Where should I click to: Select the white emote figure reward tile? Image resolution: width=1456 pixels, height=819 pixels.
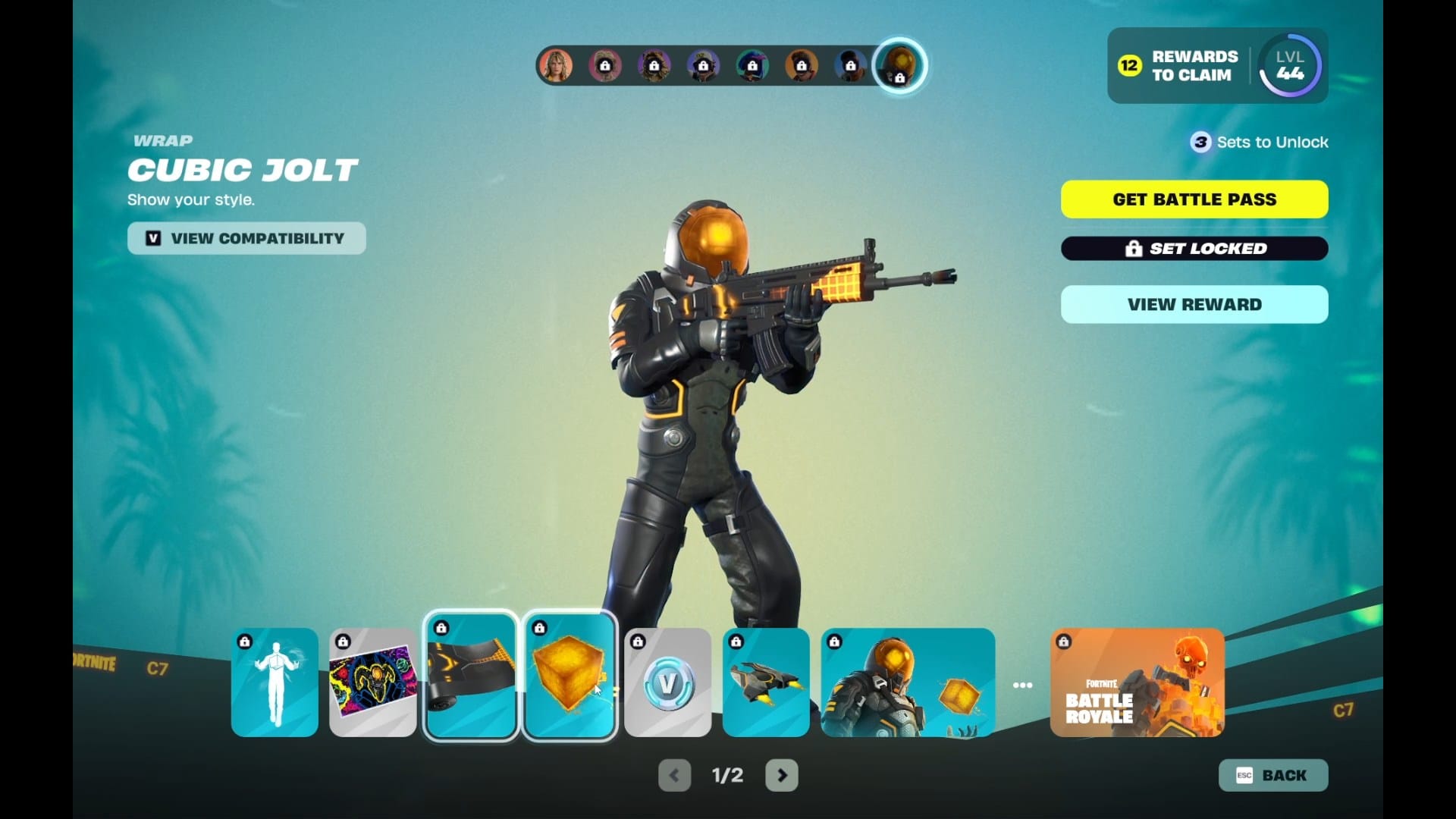(x=275, y=682)
